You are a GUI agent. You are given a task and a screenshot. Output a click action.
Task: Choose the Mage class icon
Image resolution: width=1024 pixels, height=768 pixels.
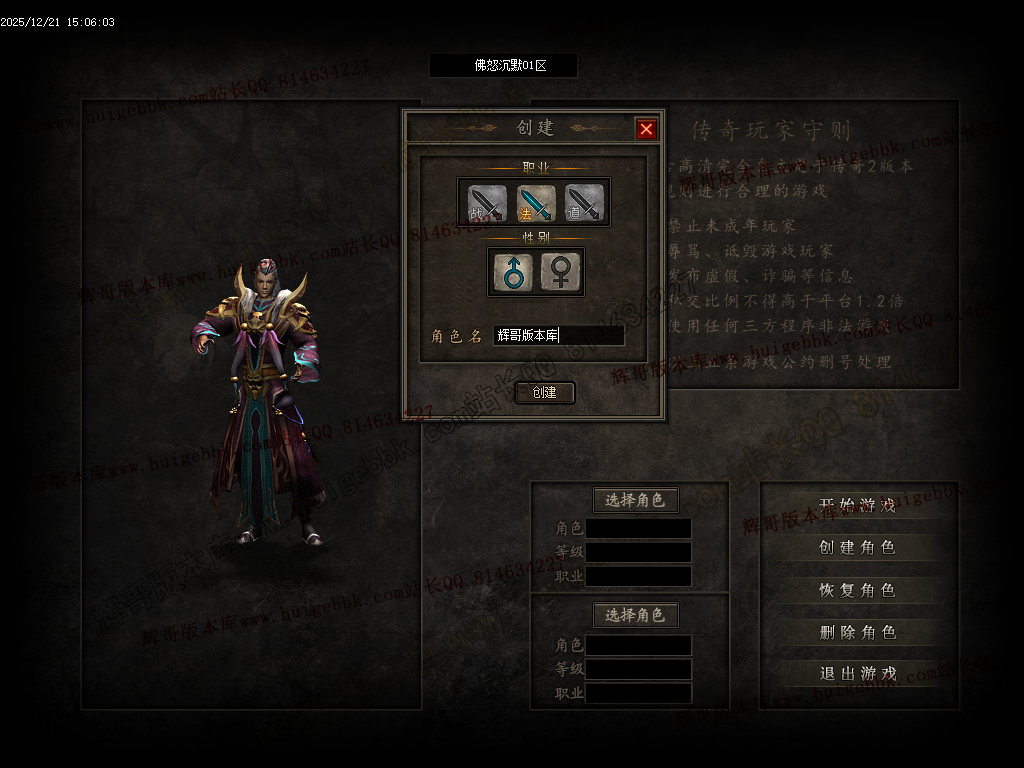[x=534, y=204]
